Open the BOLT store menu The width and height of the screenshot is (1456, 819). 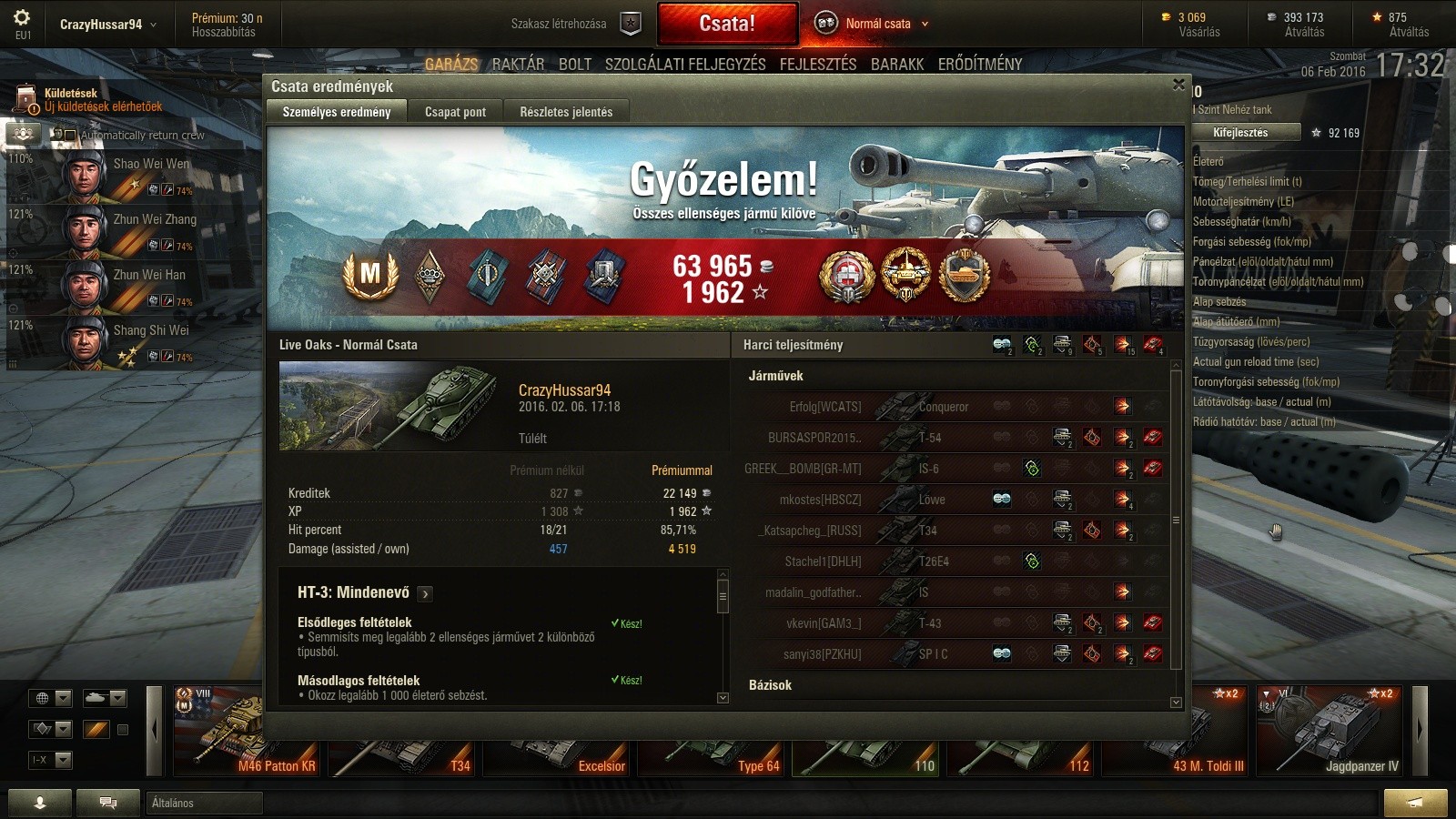[x=575, y=64]
